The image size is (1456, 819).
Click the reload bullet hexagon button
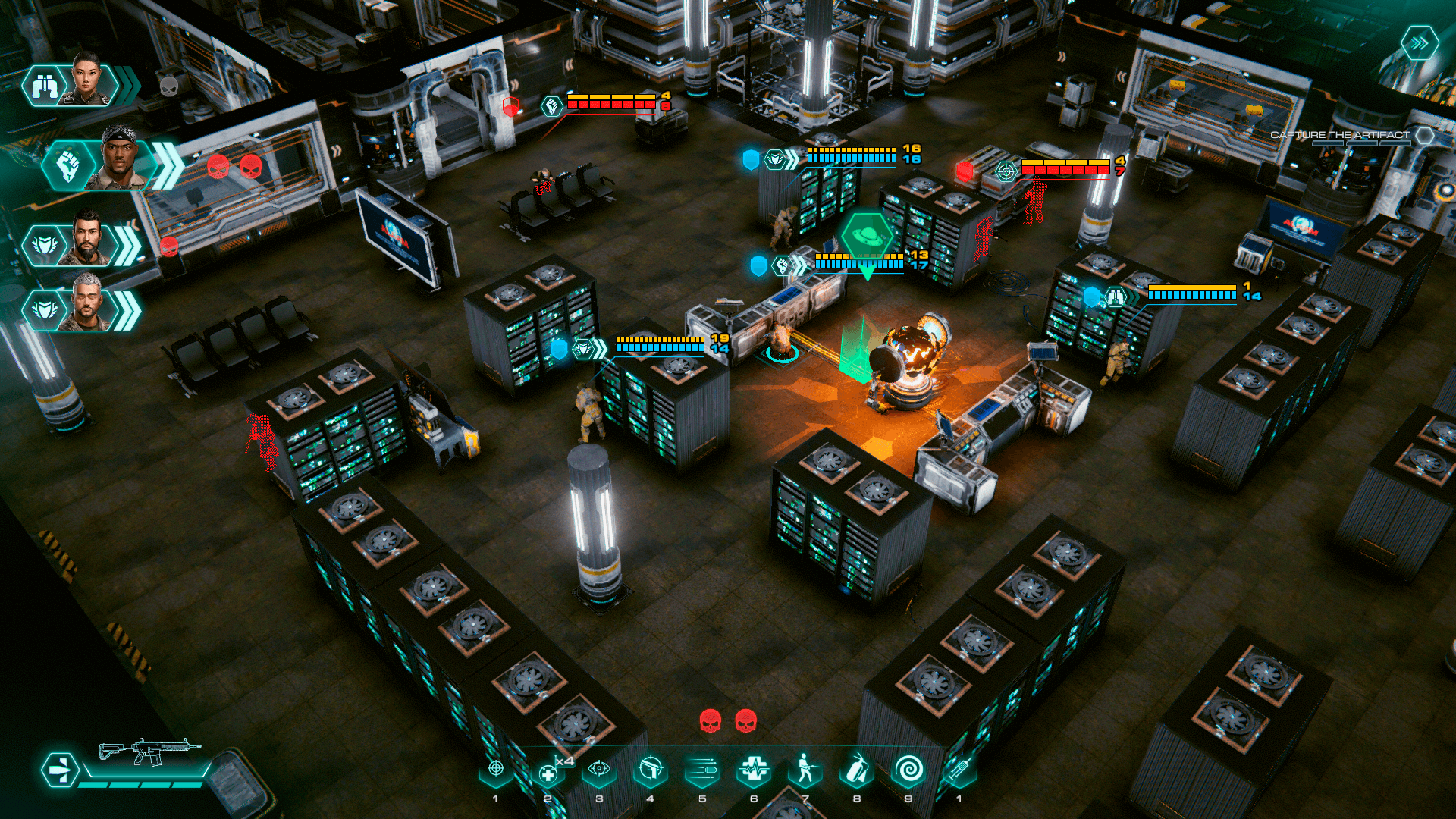[60, 770]
